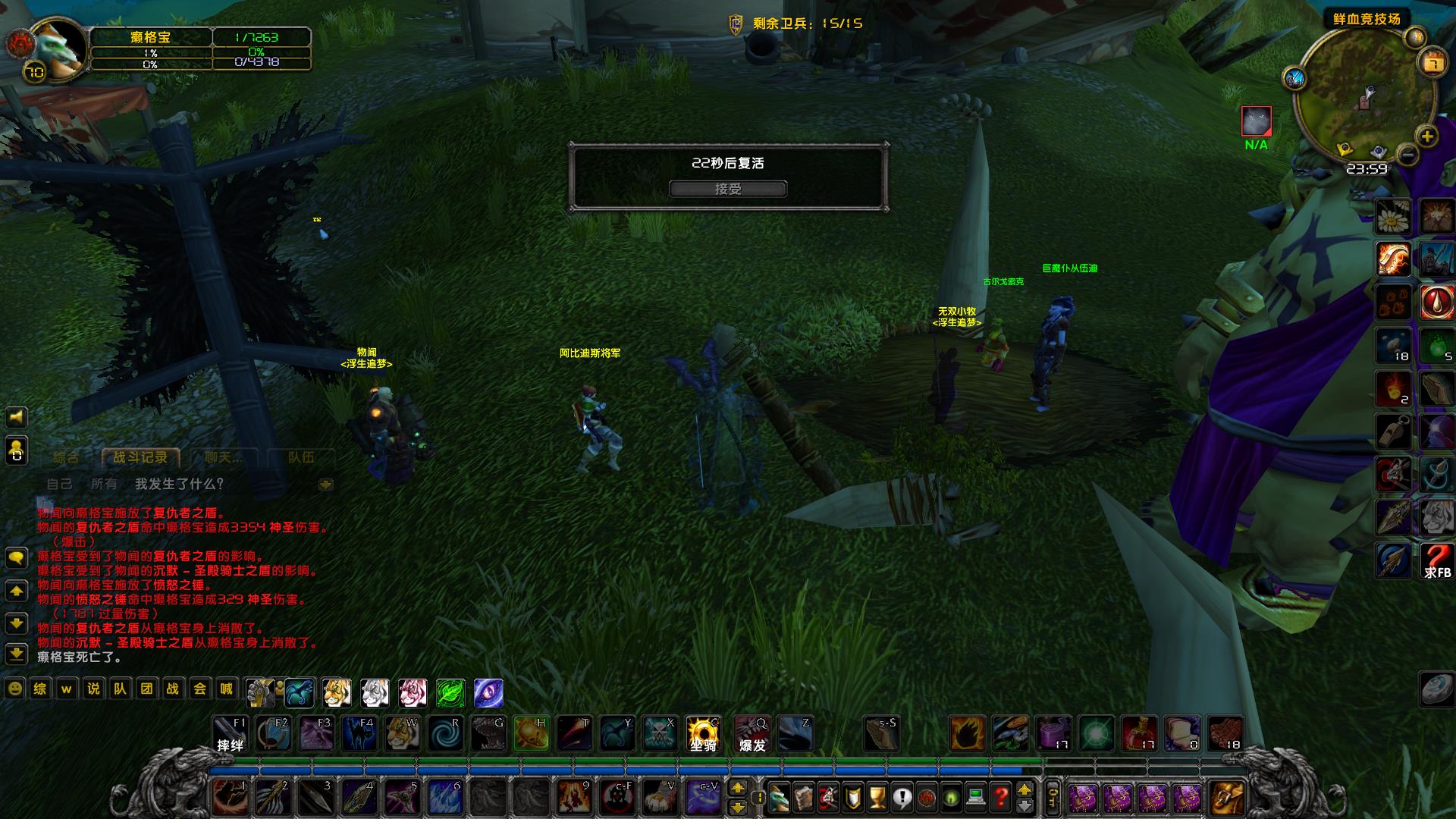The width and height of the screenshot is (1456, 819).
Task: Use the 坐骑 mount button
Action: click(703, 734)
